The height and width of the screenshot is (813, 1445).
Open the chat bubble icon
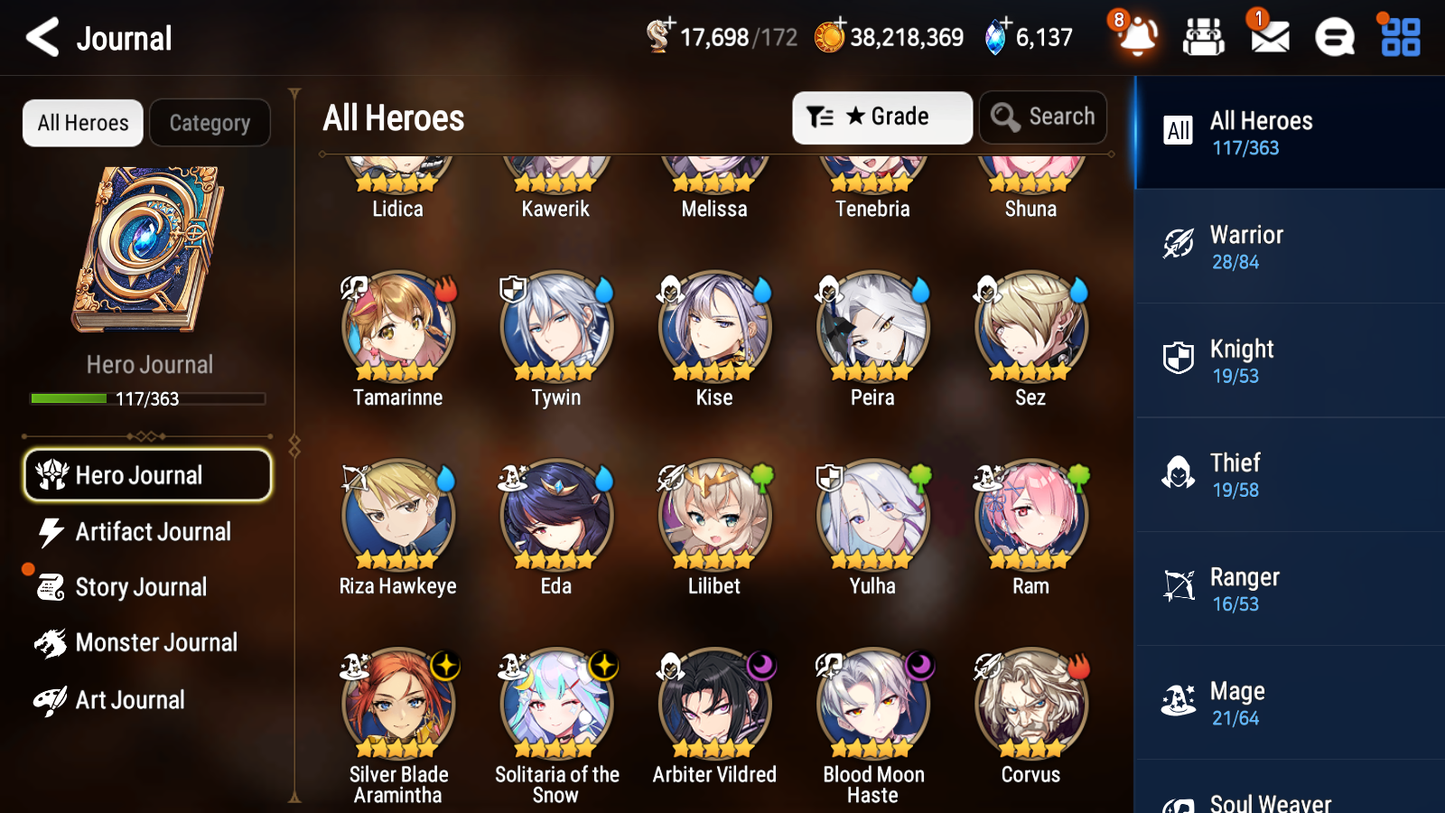[x=1334, y=36]
